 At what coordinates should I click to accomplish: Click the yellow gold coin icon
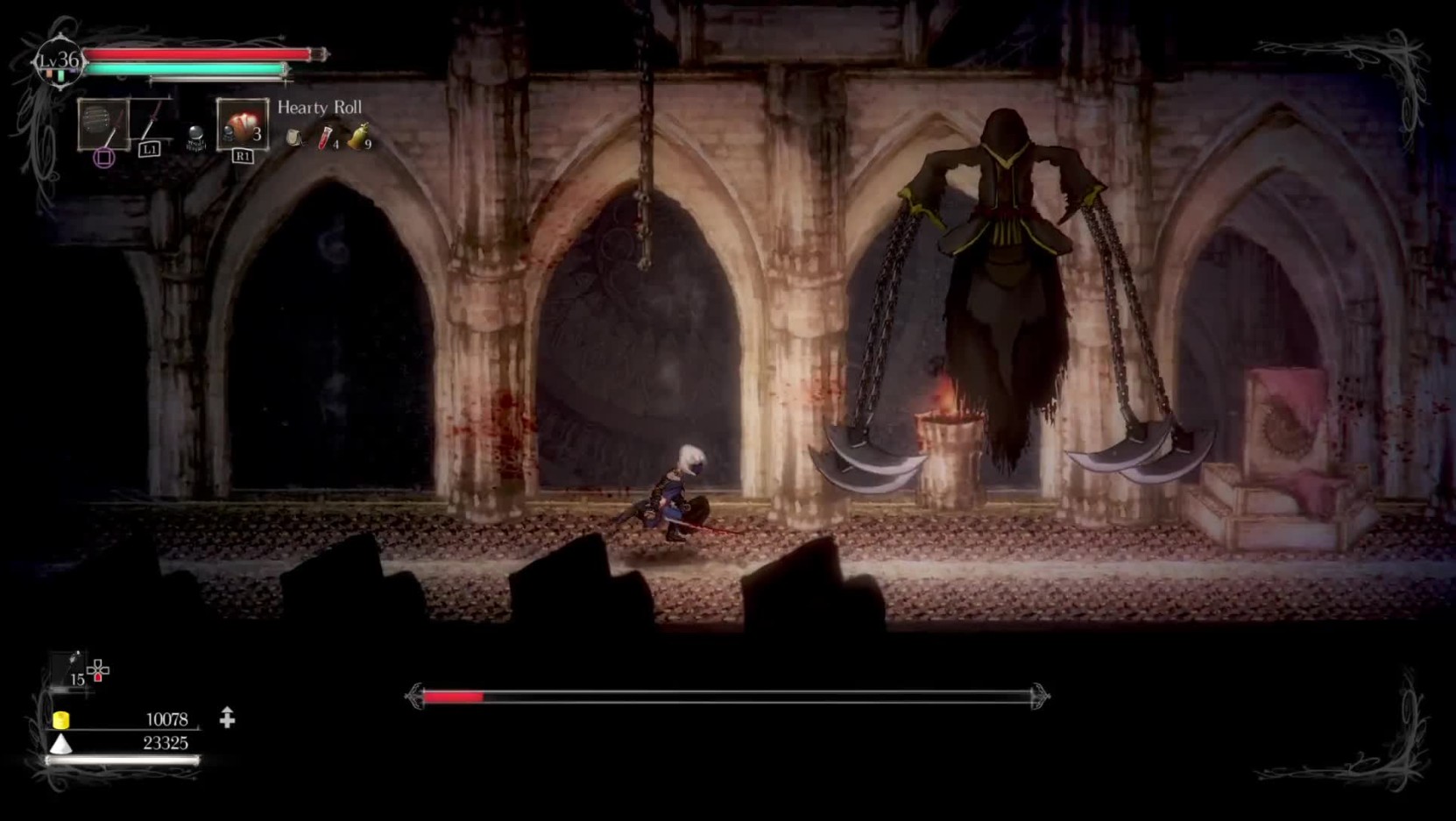(x=61, y=719)
